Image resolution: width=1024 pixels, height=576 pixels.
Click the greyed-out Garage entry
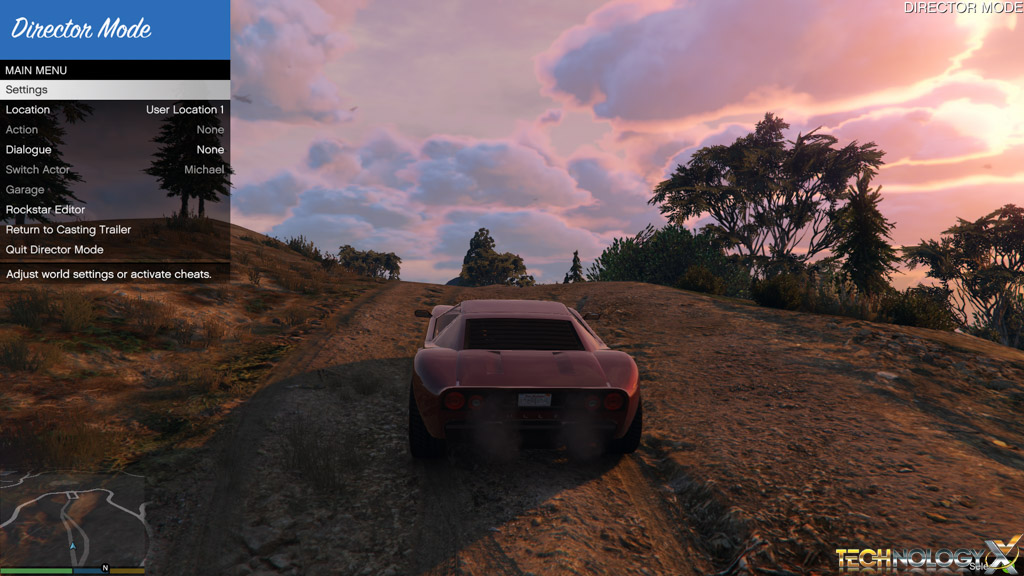pos(115,190)
